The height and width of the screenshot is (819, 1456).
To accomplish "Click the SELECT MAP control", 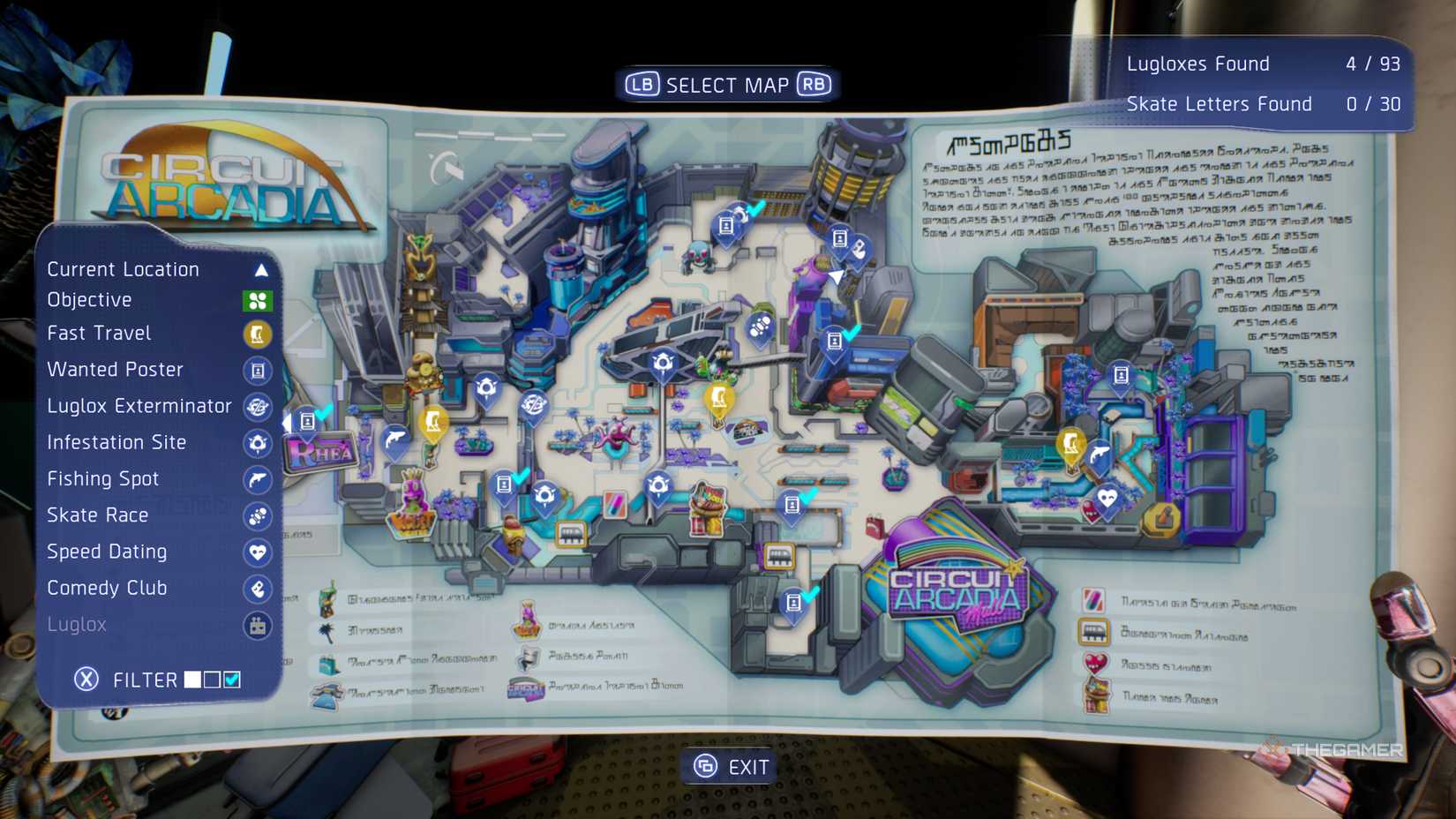I will 727,84.
